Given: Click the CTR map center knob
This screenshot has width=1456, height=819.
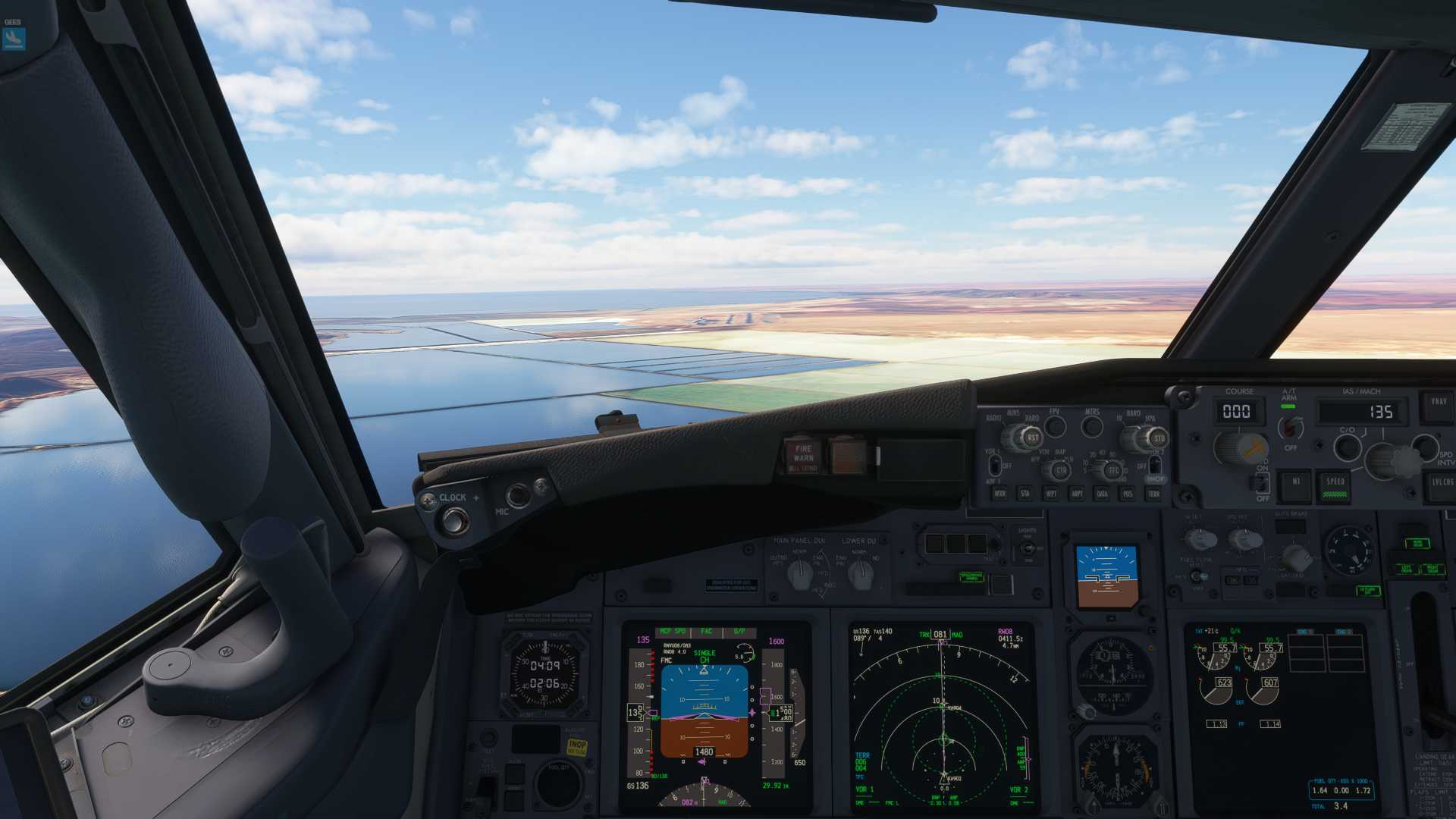Looking at the screenshot, I should pos(1061,471).
